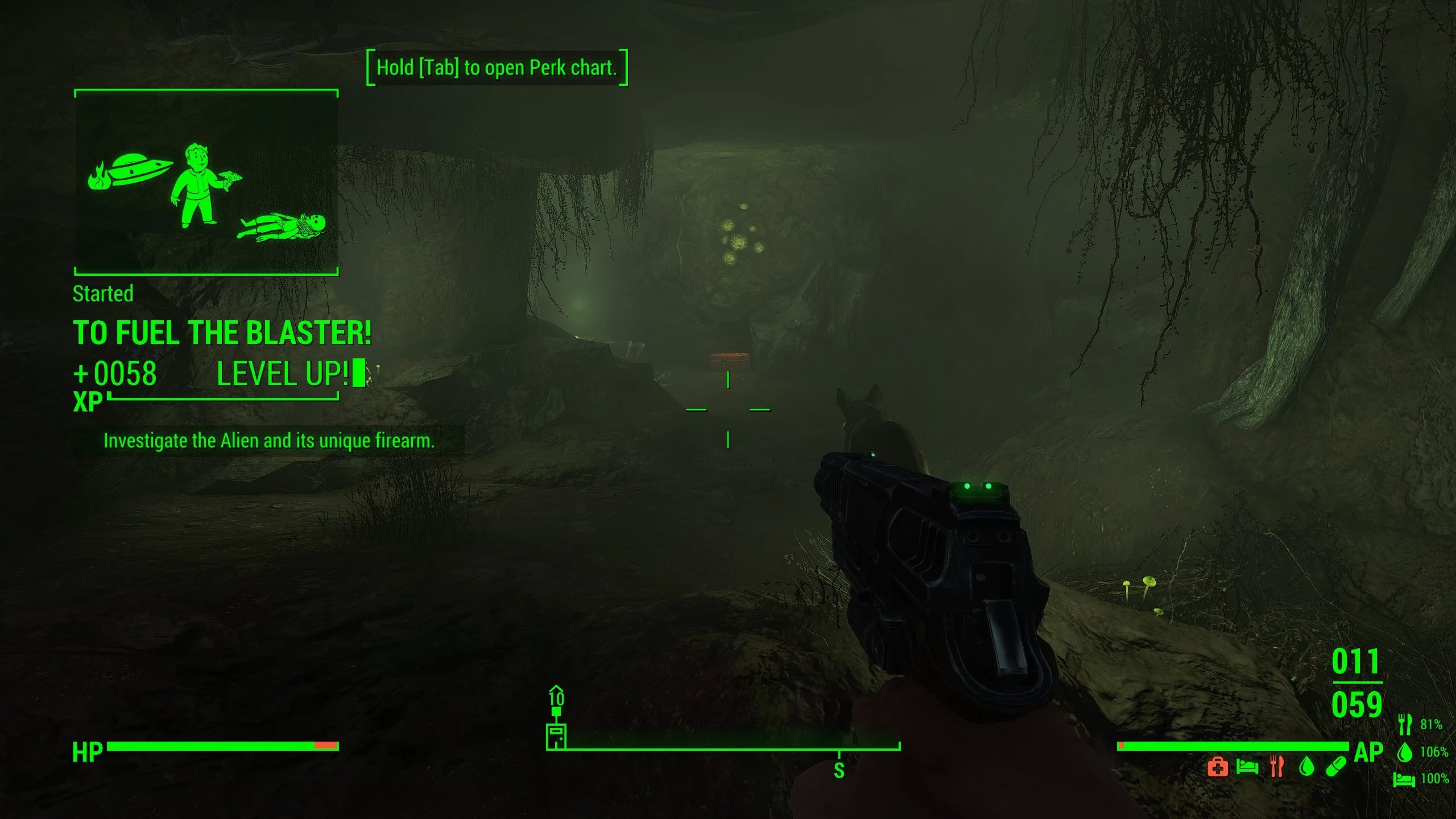Open the Investigate the Alien objective text
Image resolution: width=1456 pixels, height=819 pixels.
pyautogui.click(x=268, y=441)
